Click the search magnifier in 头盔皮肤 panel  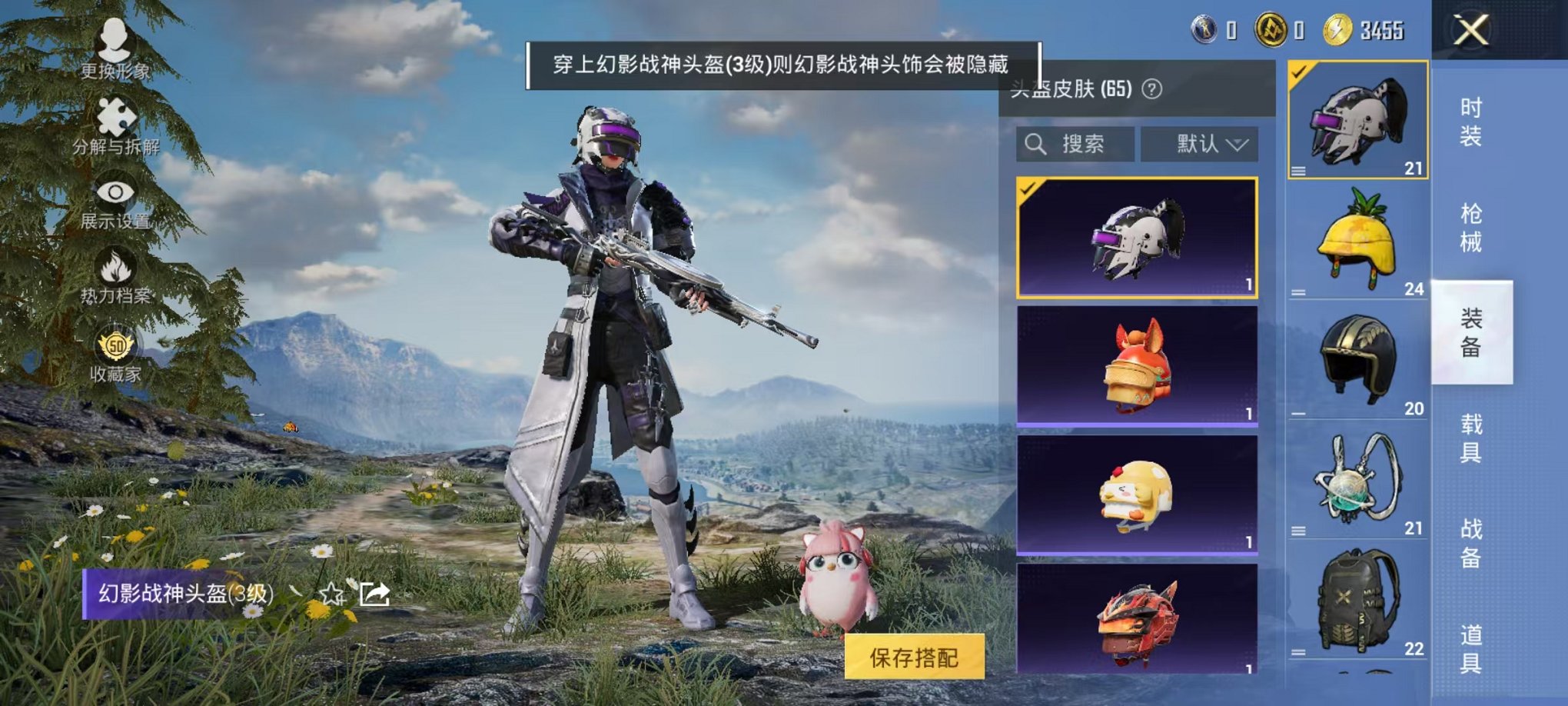pos(1037,145)
